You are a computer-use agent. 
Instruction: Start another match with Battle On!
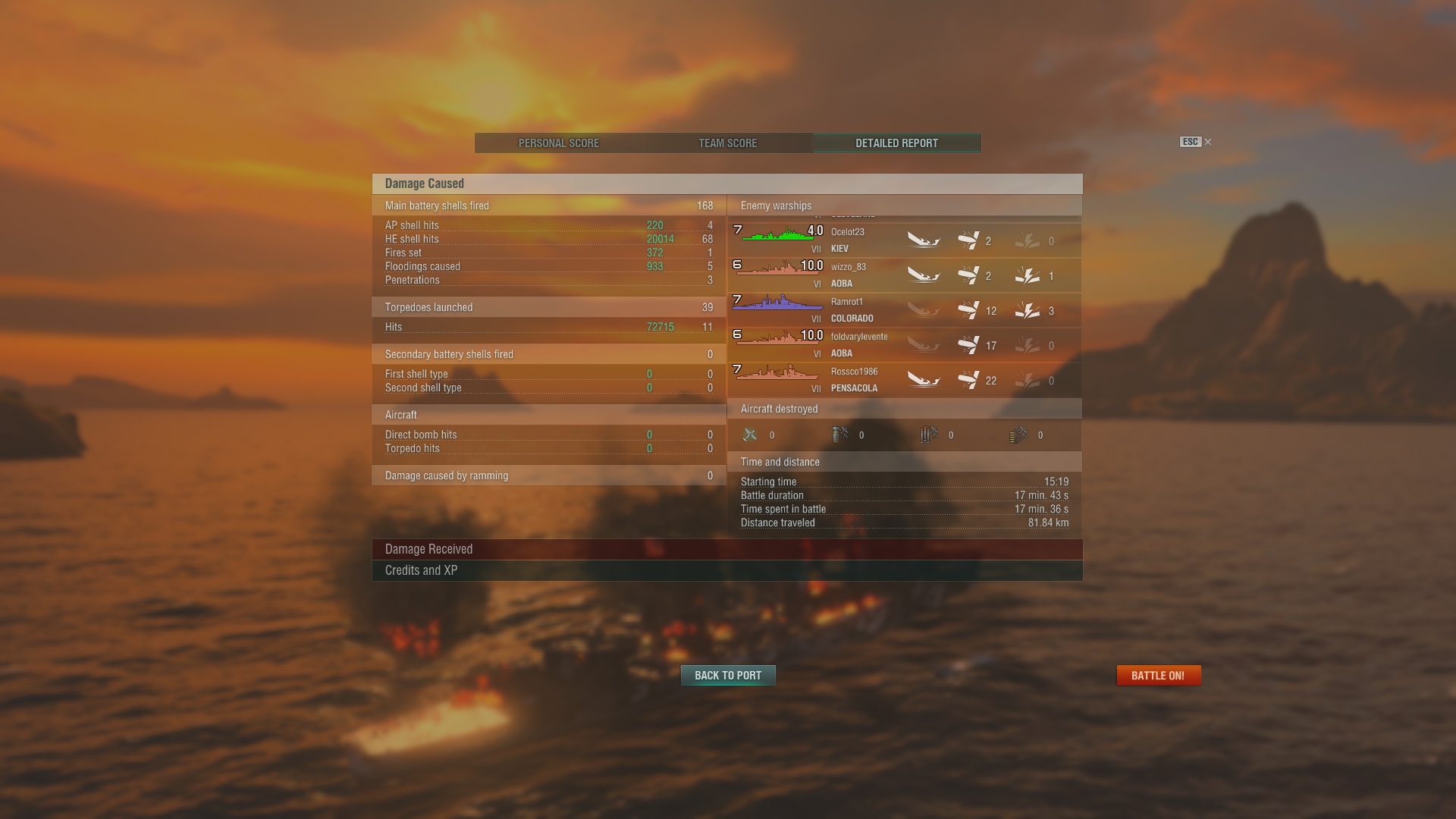coord(1158,676)
